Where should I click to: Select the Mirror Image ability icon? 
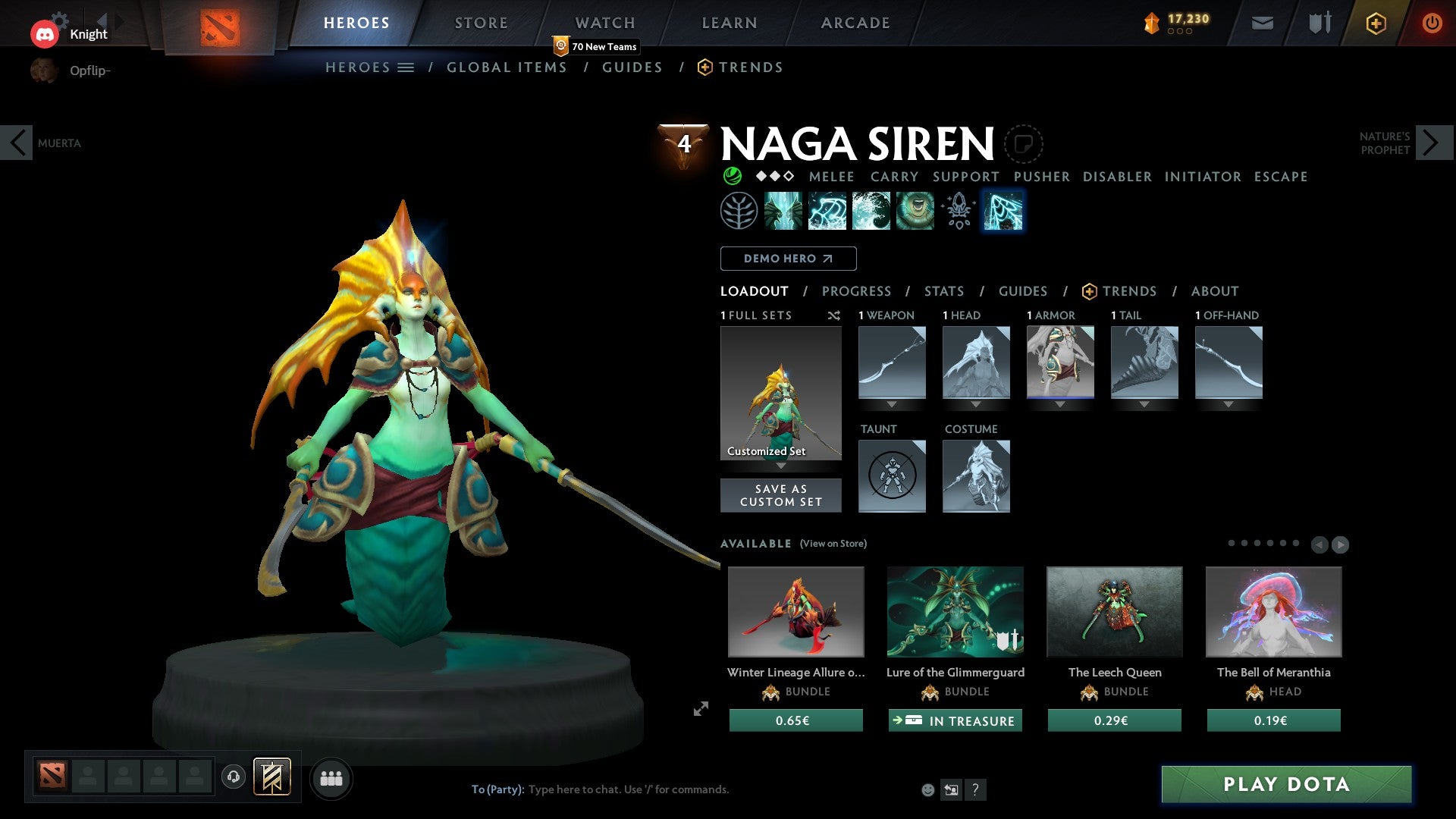pyautogui.click(x=785, y=211)
